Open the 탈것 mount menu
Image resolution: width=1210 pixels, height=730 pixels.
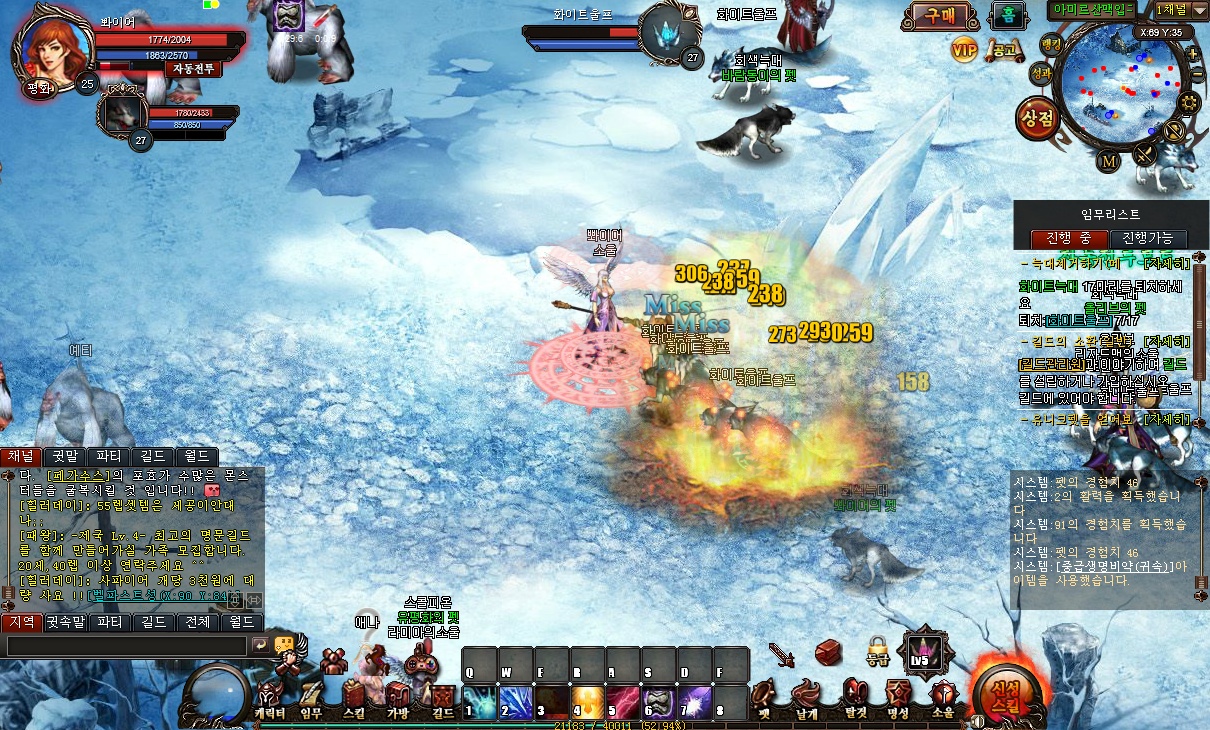tap(853, 698)
